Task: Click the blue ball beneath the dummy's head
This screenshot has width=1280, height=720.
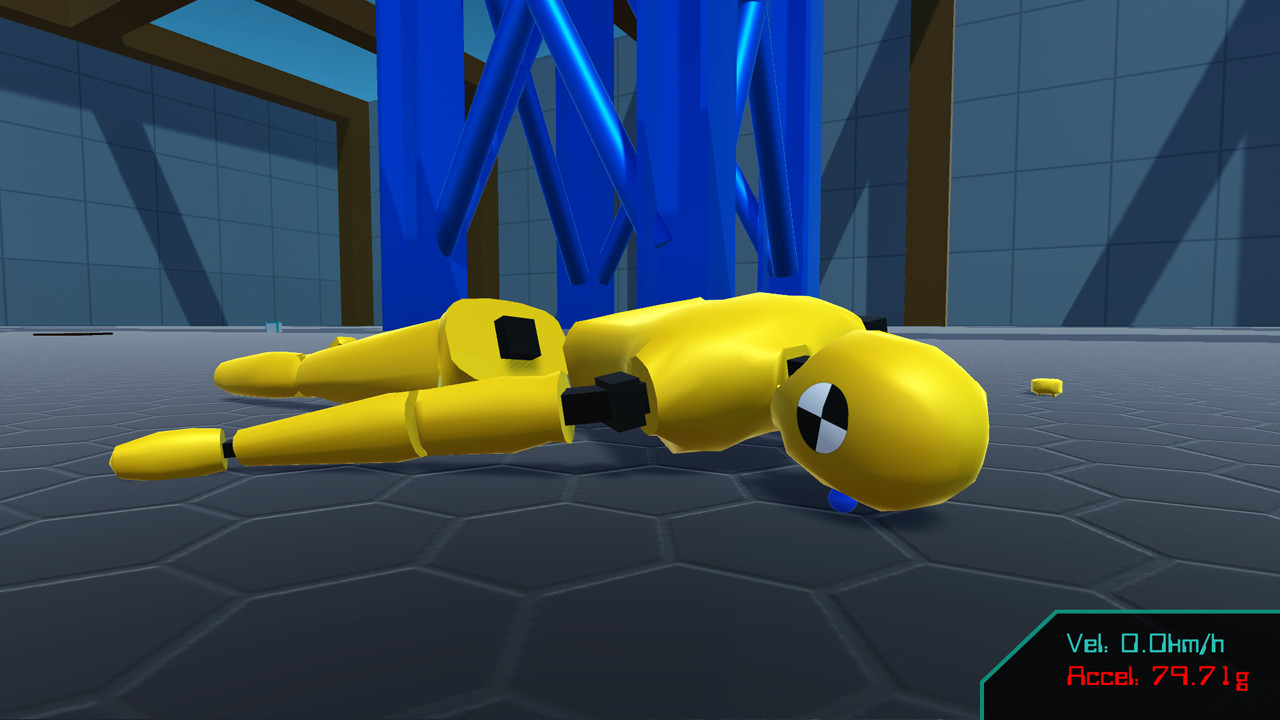Action: coord(840,502)
